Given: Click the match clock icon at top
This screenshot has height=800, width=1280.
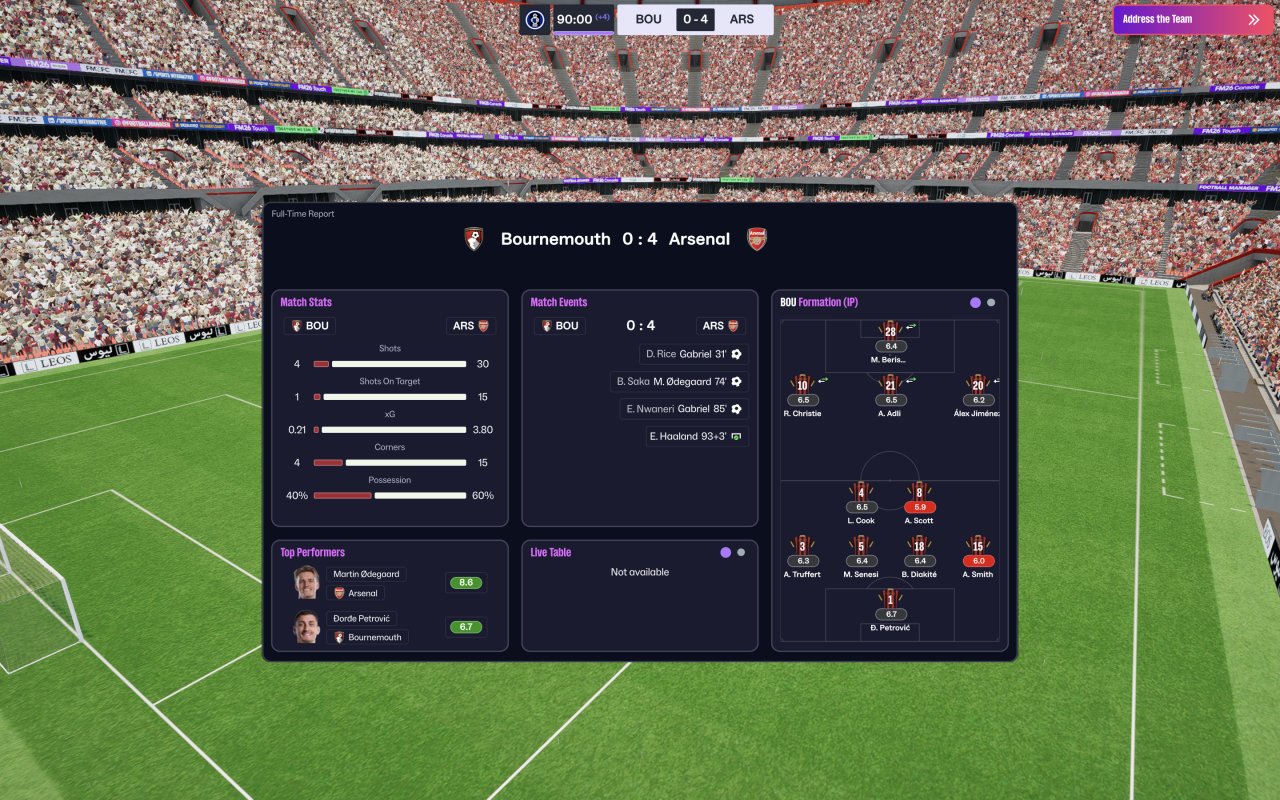Looking at the screenshot, I should click(535, 19).
